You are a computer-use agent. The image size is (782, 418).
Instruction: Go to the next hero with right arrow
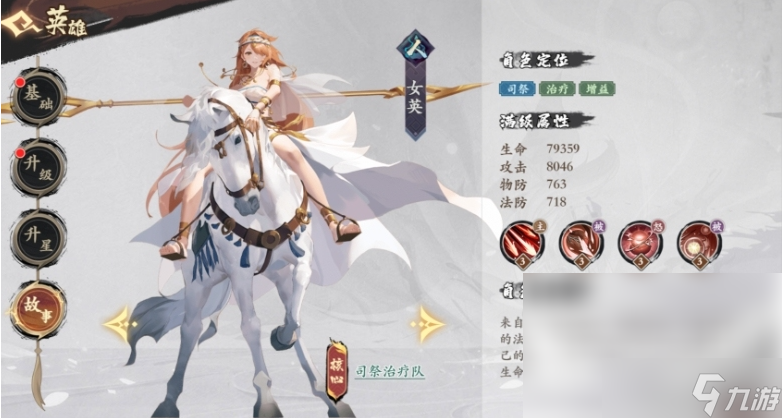coord(426,323)
